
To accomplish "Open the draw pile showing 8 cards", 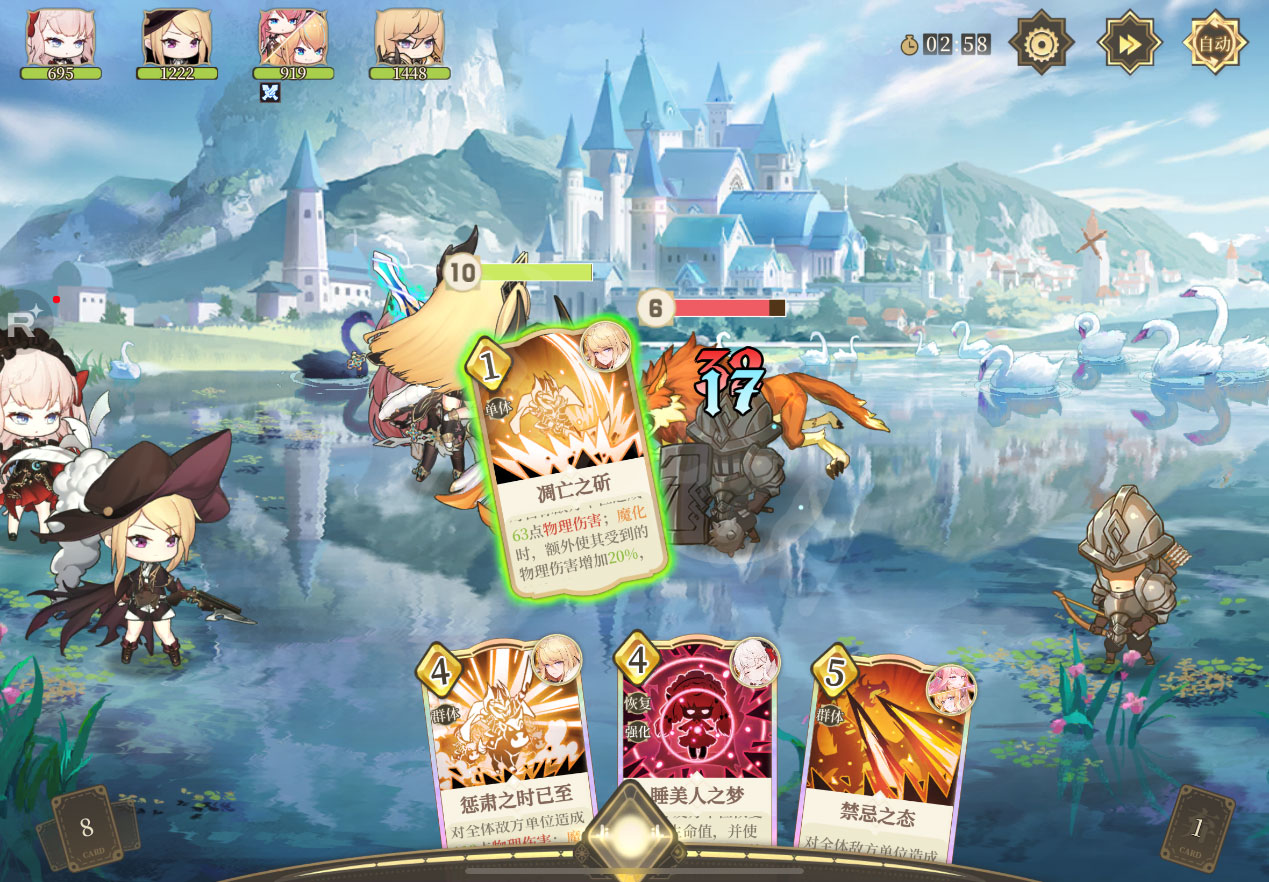I will 87,828.
